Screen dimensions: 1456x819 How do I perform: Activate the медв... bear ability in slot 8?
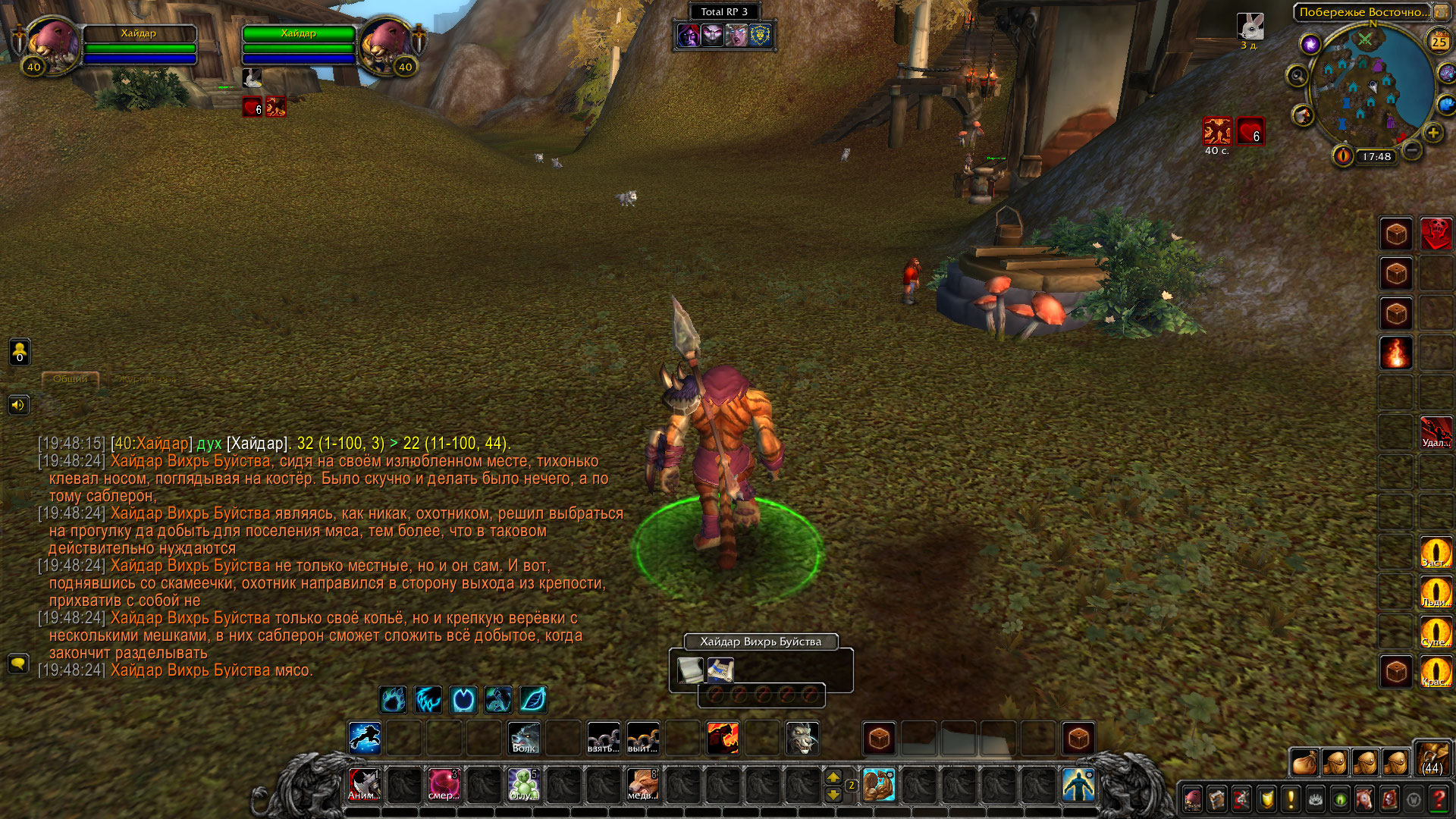tap(642, 785)
